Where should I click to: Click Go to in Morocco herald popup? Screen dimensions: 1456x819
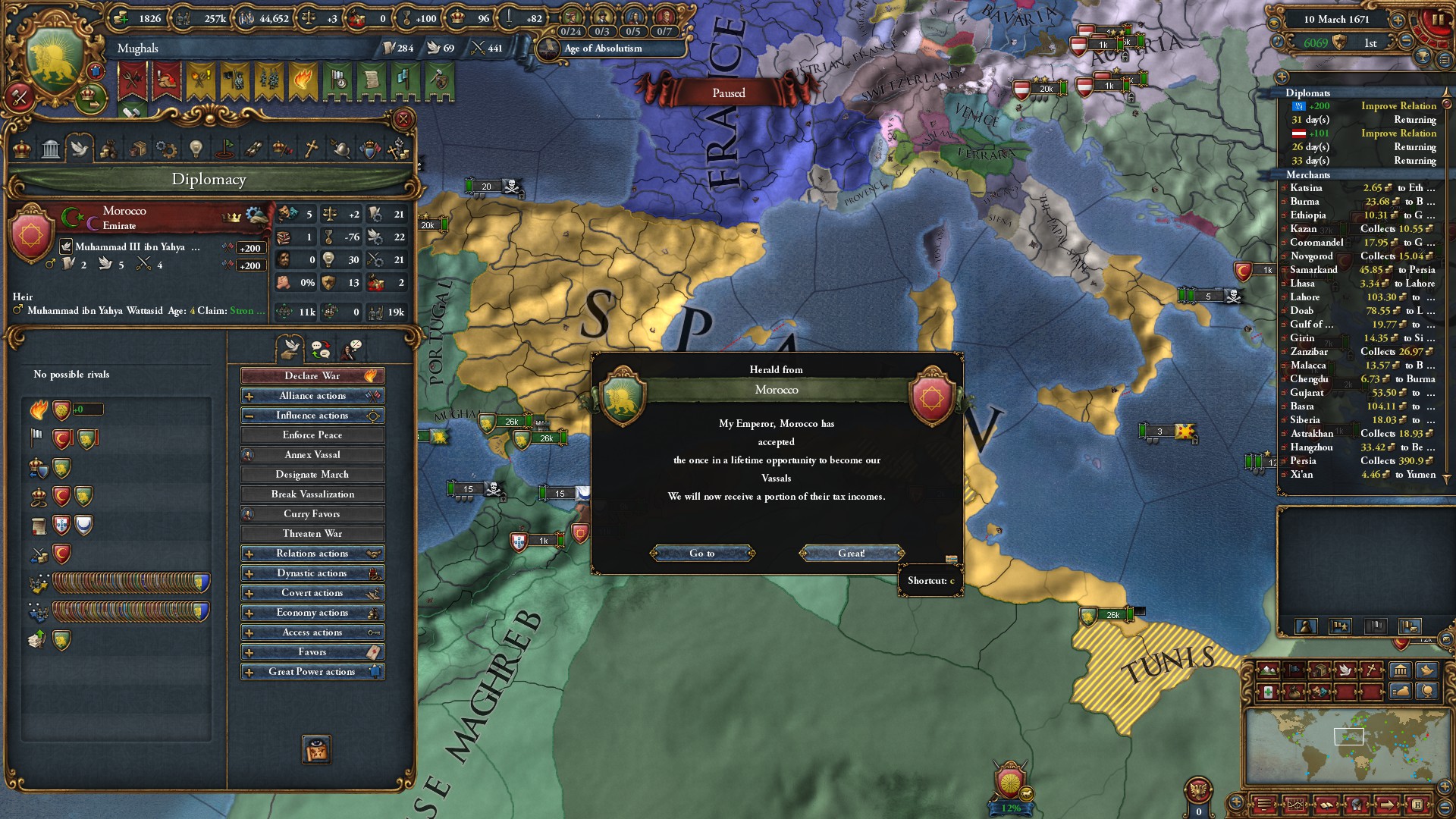pyautogui.click(x=702, y=554)
